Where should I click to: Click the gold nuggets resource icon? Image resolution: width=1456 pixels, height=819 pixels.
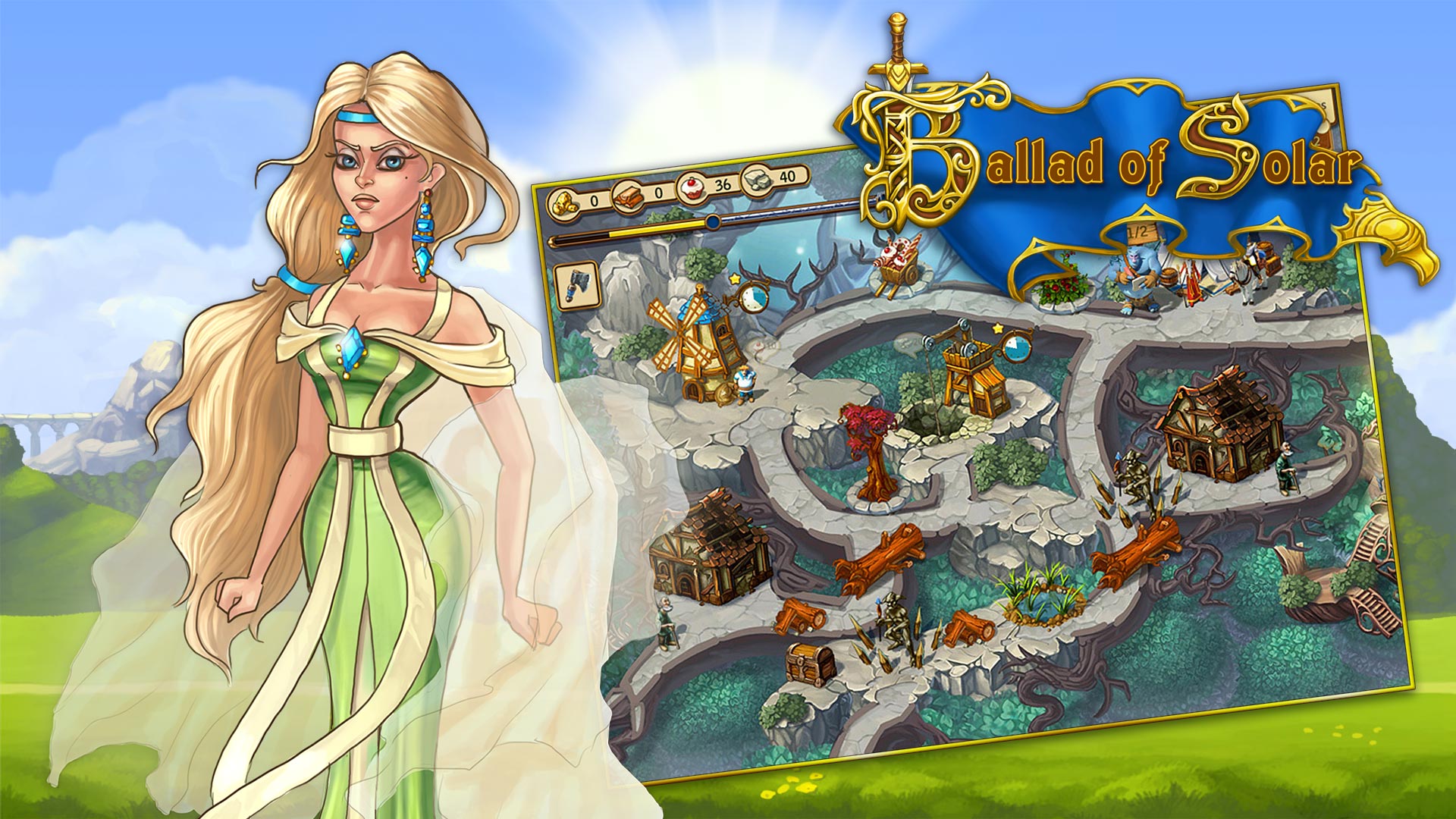(x=563, y=203)
